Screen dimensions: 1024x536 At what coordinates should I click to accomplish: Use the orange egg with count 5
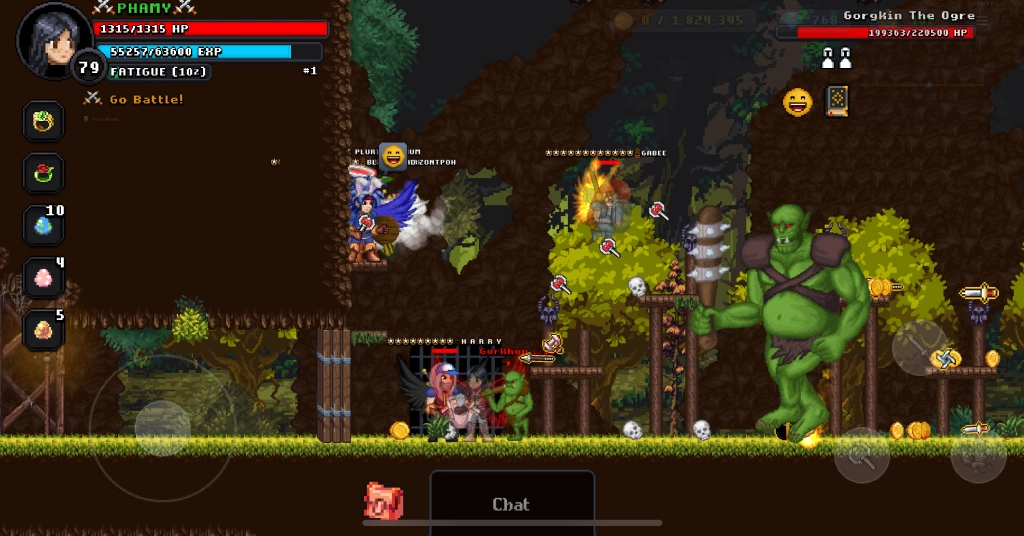coord(44,330)
